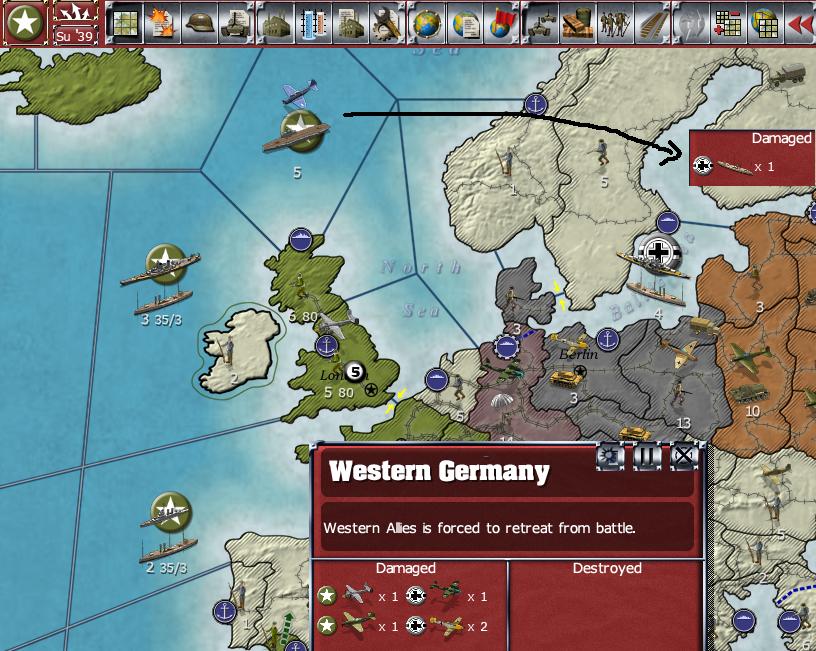Screen dimensions: 816x651
Task: Click the red double-arrow rewind button
Action: coord(800,23)
